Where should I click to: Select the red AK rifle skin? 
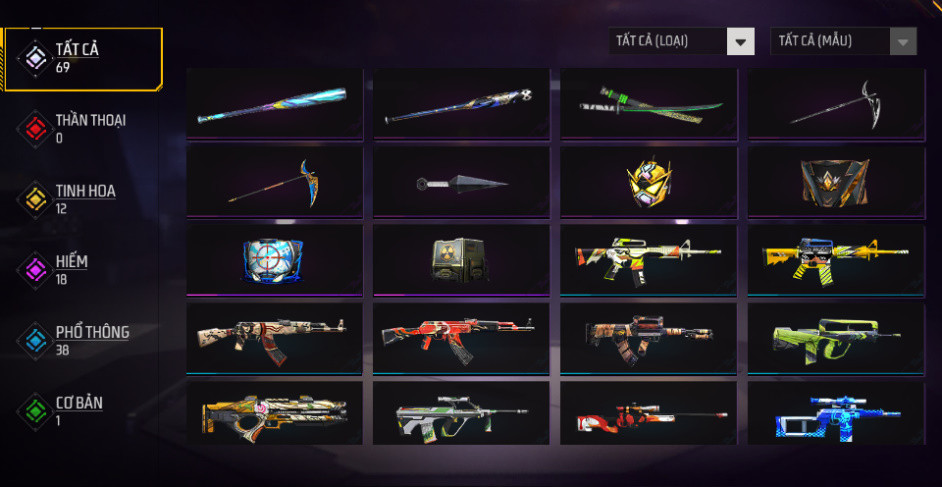point(461,338)
